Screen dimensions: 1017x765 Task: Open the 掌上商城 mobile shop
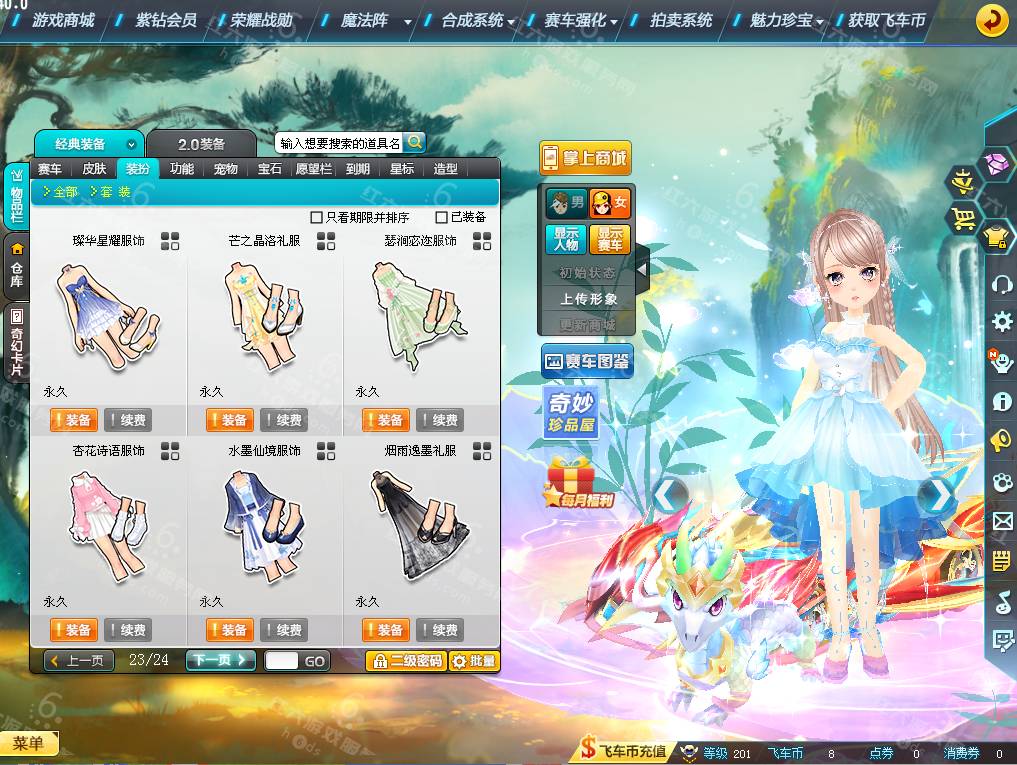point(585,158)
